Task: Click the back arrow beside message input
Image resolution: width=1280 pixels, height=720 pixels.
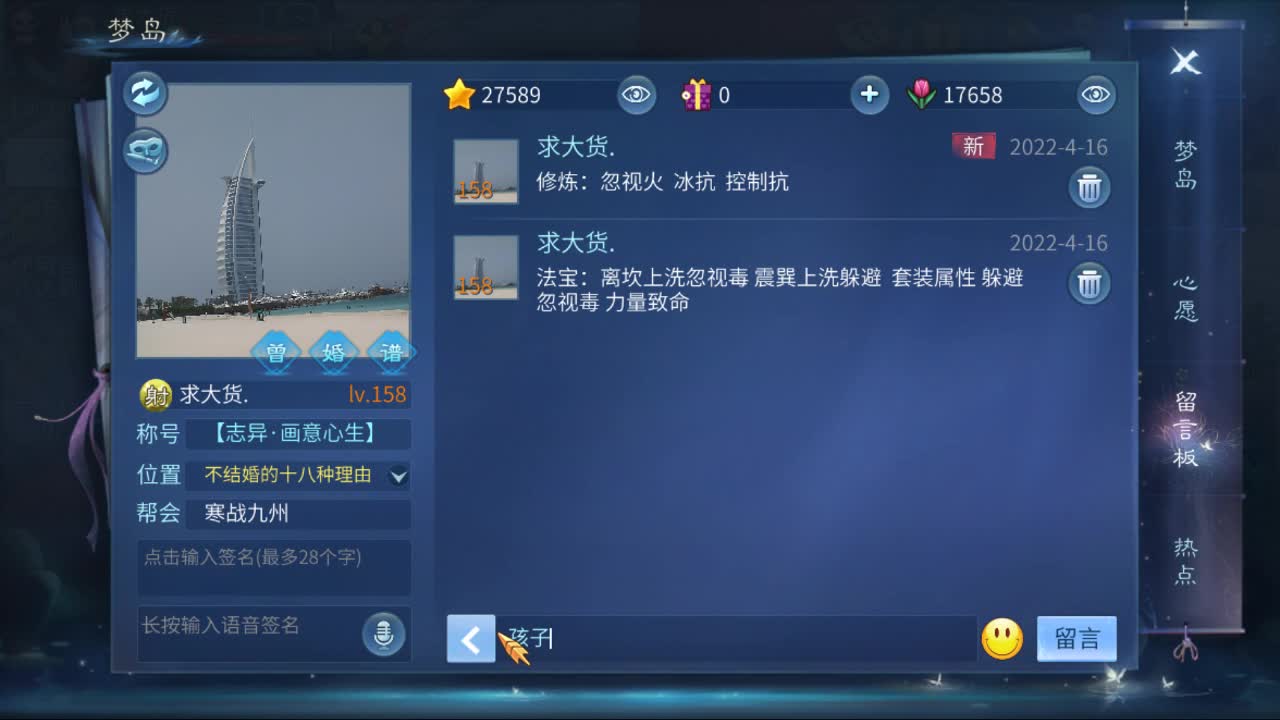Action: 471,638
